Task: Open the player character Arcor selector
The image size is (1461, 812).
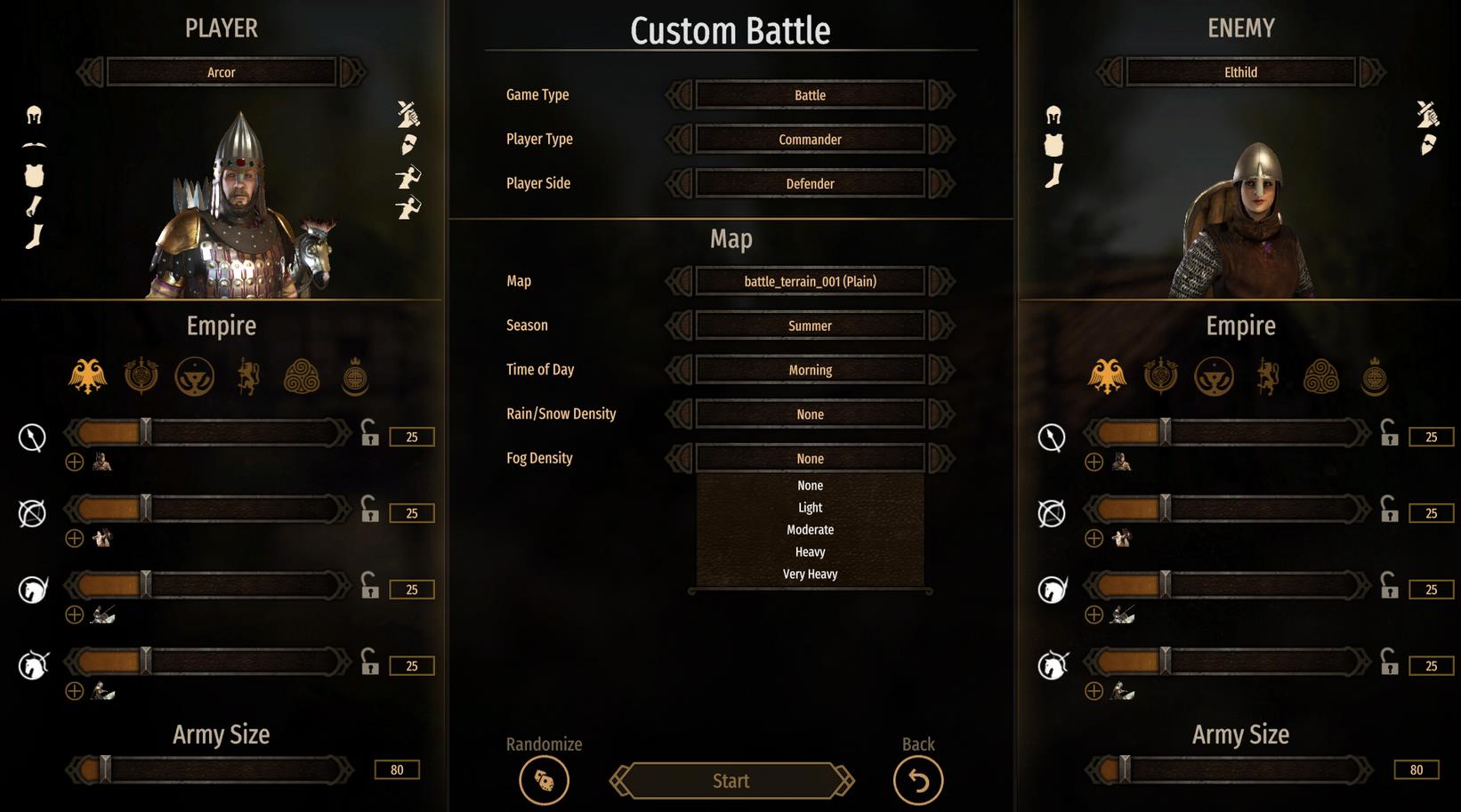Action: click(222, 72)
